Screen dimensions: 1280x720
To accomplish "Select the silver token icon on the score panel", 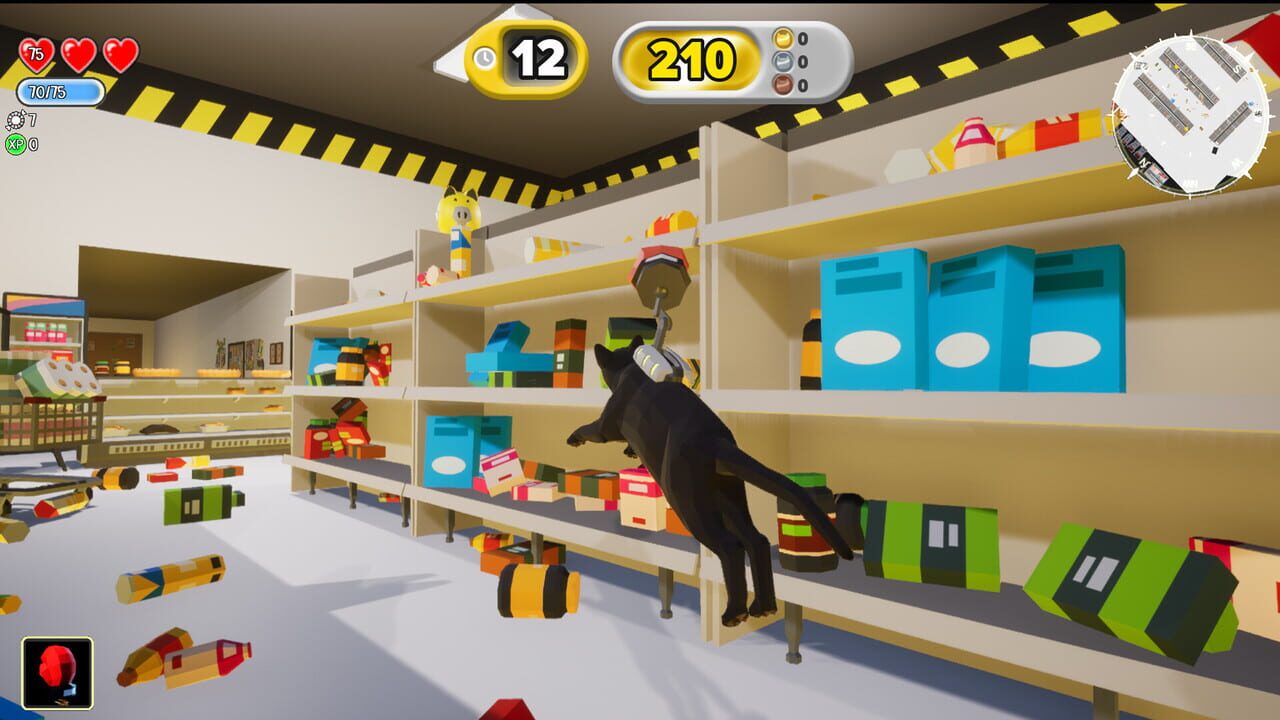I will click(781, 60).
